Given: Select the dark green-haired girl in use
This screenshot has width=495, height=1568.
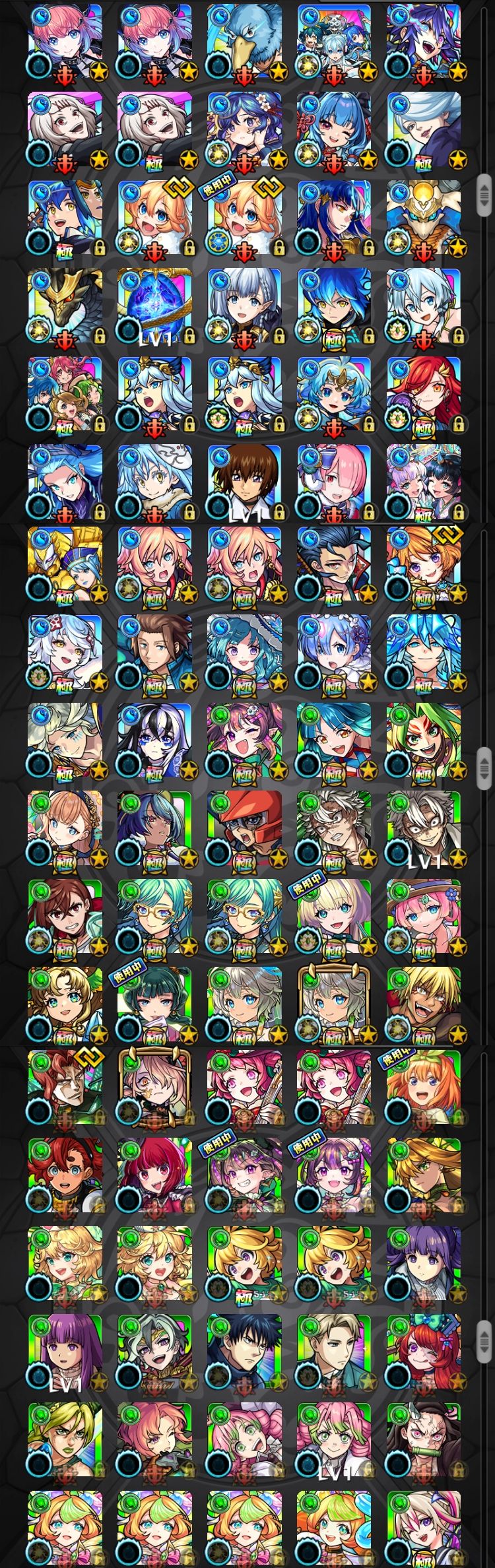Looking at the screenshot, I should coord(154,1004).
